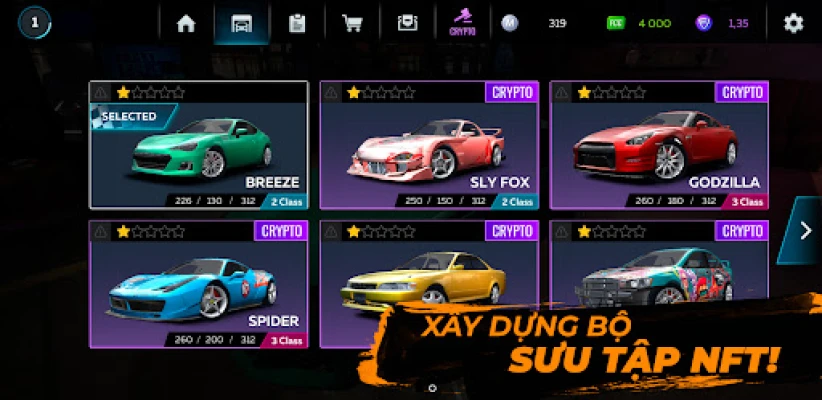Open the Crypto auction tab

[x=463, y=23]
